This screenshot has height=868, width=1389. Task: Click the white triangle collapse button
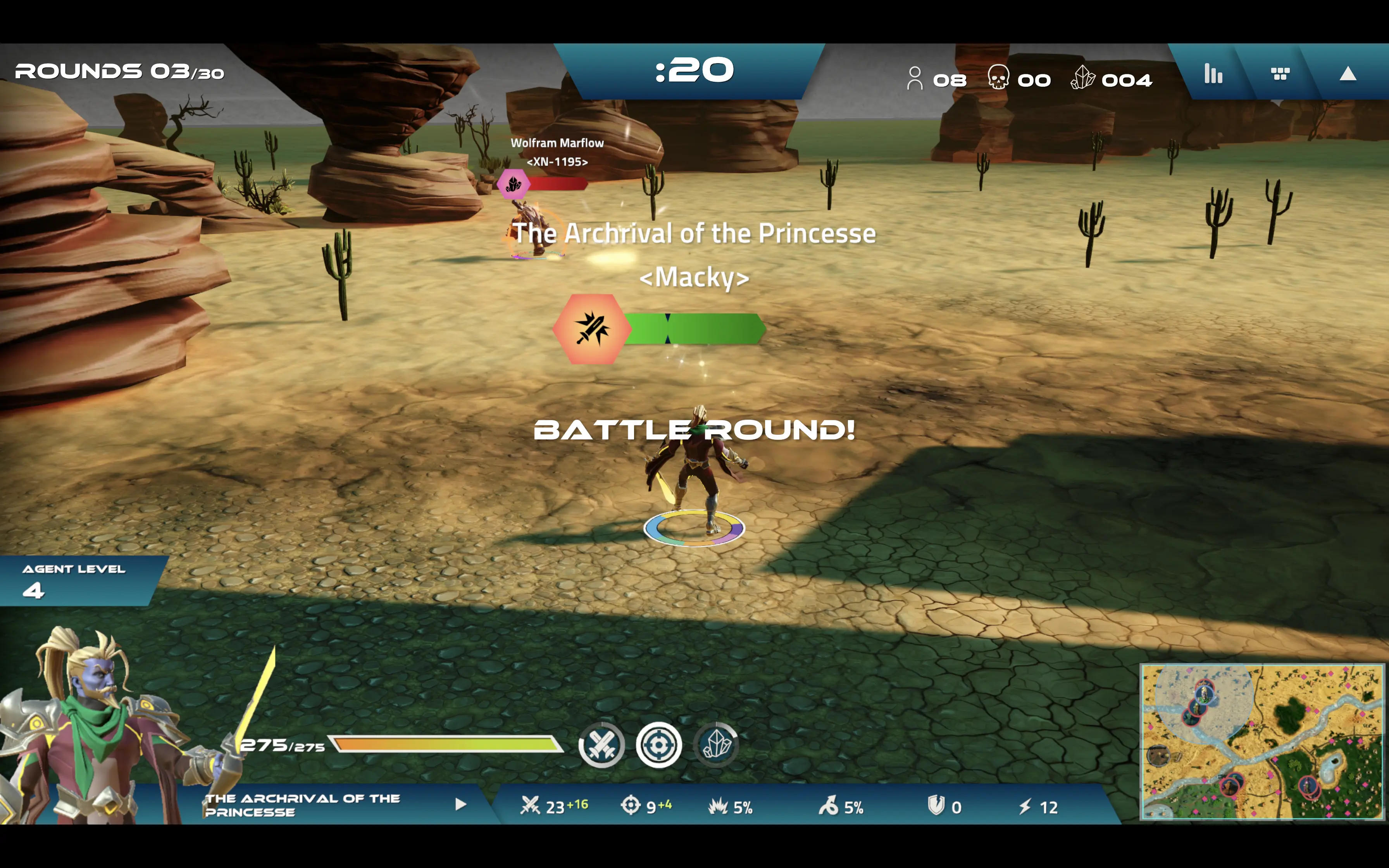pos(1348,74)
